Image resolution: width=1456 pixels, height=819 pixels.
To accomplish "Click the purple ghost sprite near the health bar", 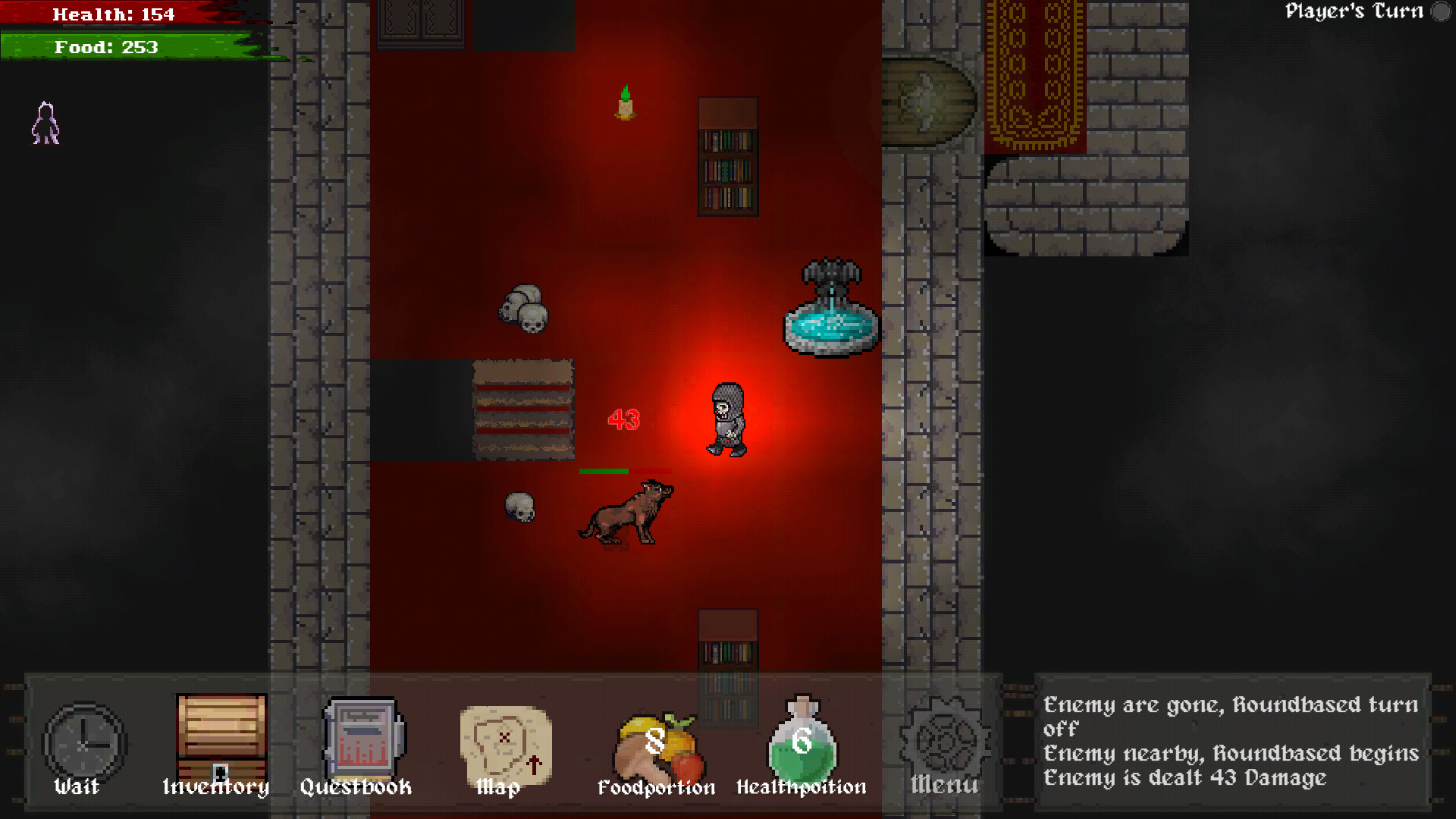I will click(45, 124).
